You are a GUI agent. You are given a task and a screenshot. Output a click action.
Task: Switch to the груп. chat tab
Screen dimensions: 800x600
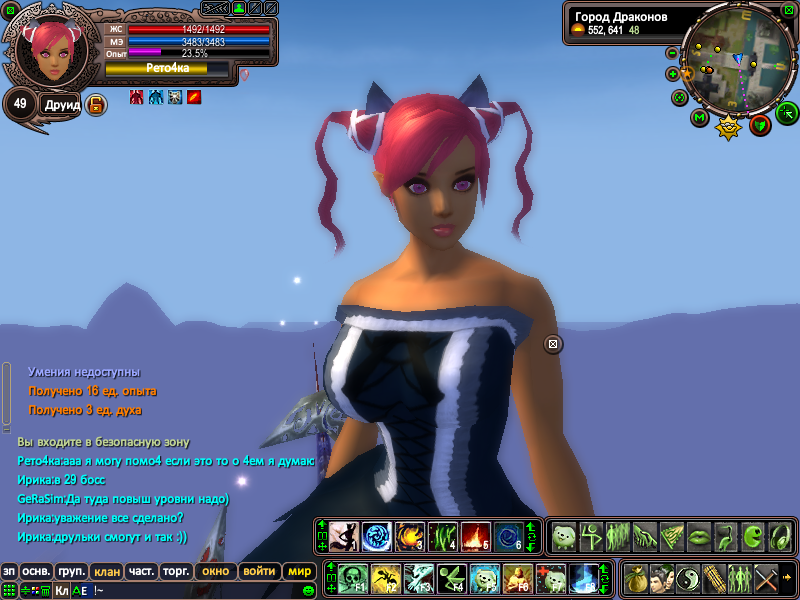[x=71, y=572]
